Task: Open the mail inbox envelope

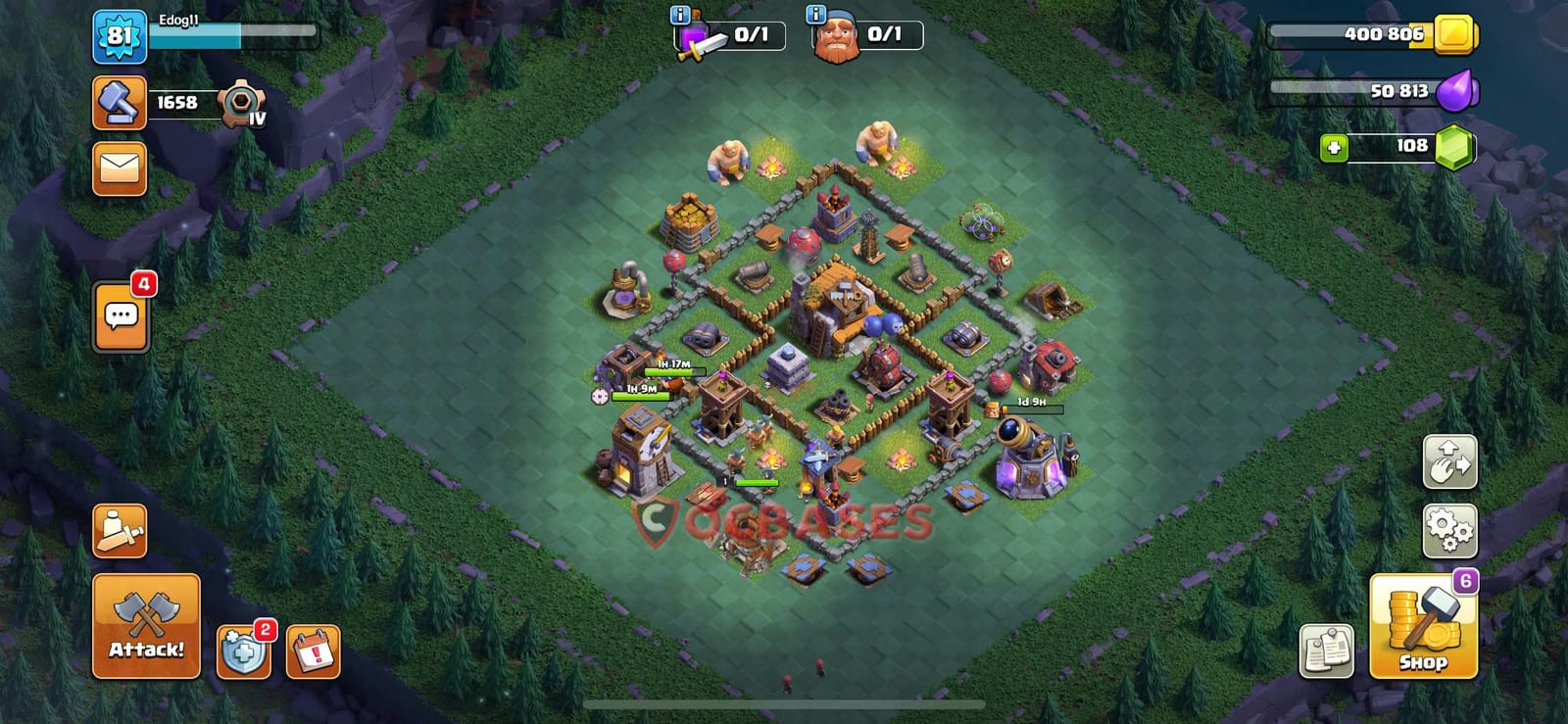Action: [120, 169]
